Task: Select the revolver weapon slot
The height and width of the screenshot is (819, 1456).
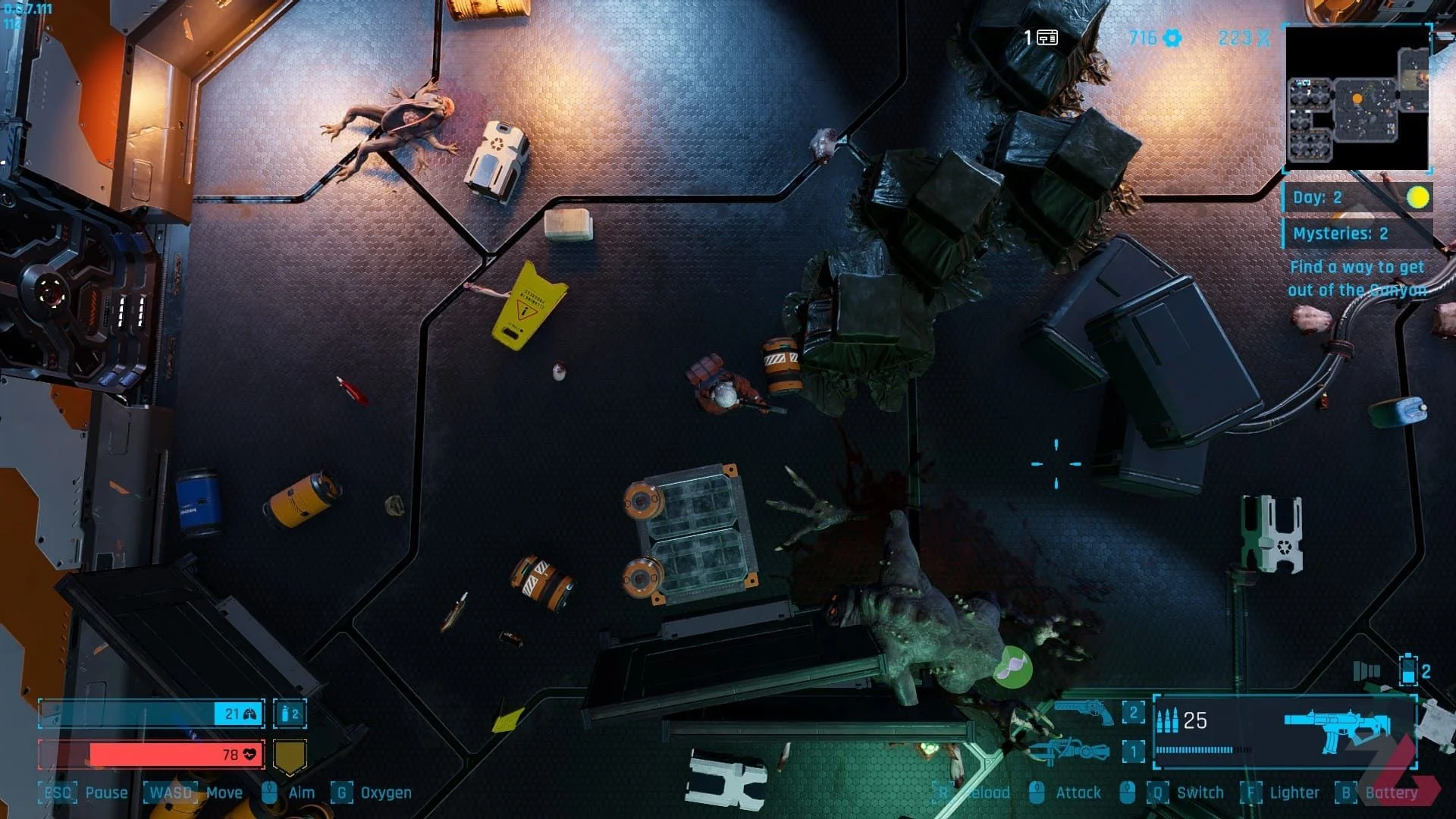Action: click(x=1084, y=711)
